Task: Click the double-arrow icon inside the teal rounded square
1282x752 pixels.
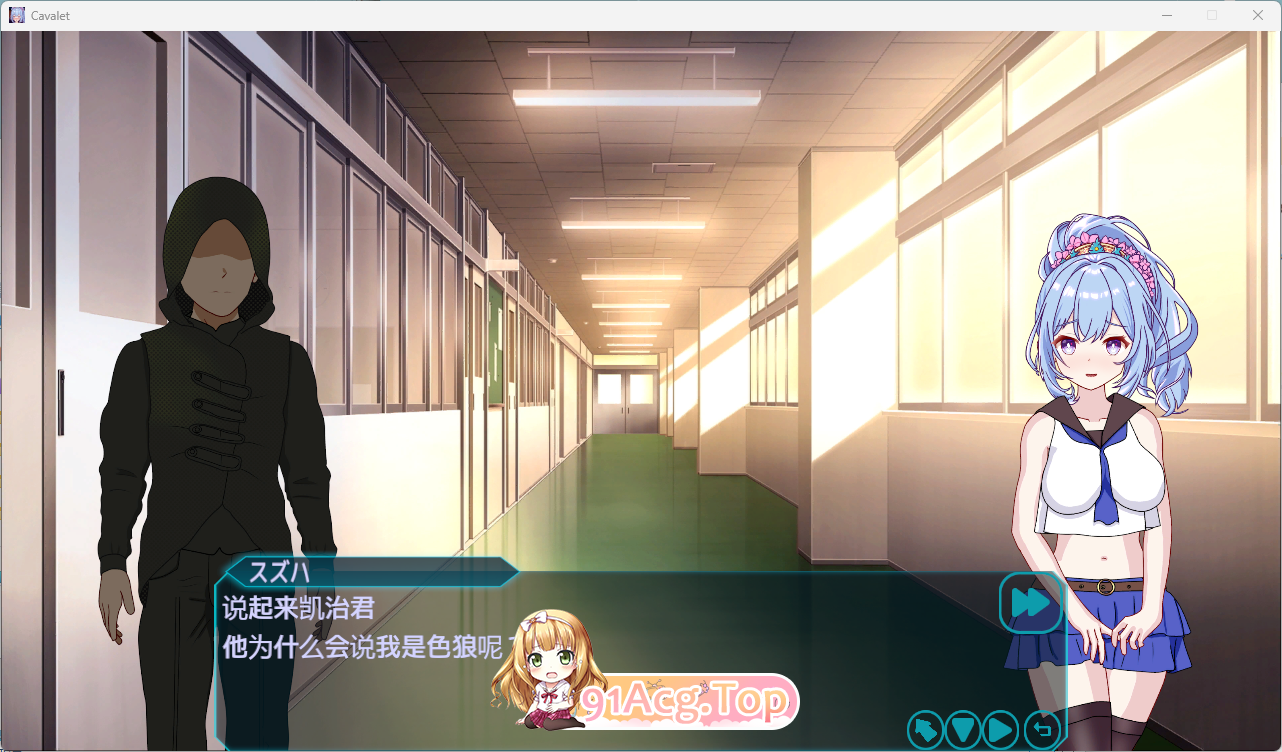Action: tap(1031, 604)
